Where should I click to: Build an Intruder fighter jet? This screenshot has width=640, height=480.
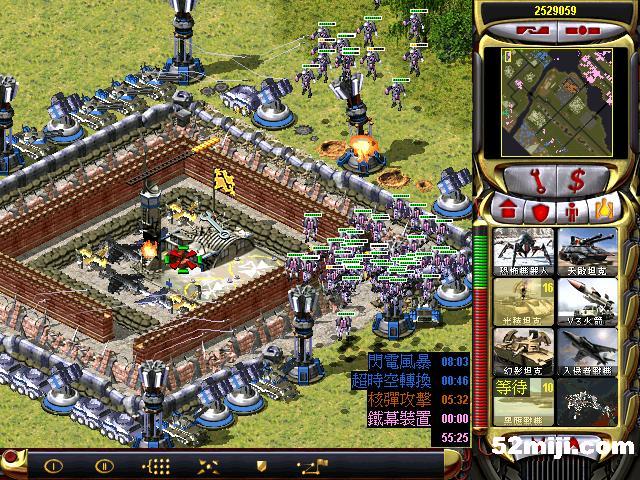tap(587, 348)
